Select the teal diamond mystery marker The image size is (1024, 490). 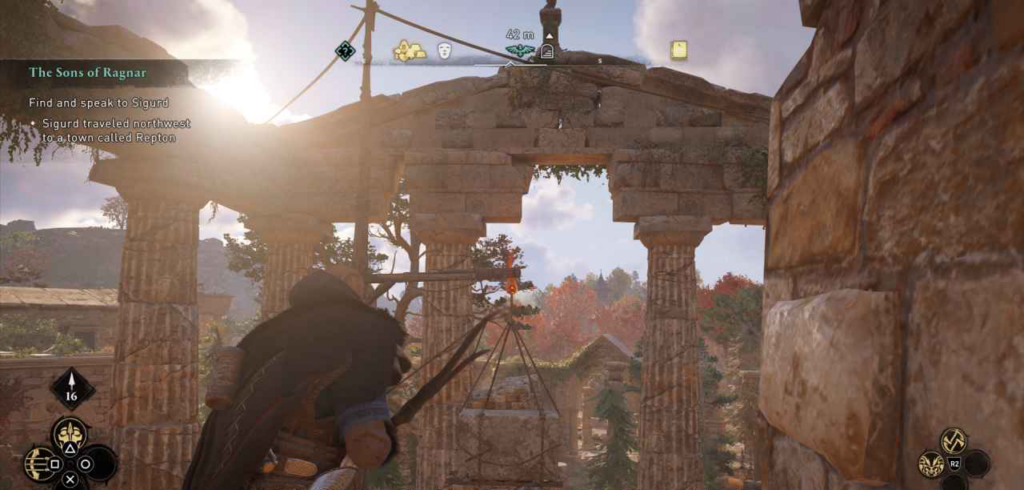tap(345, 50)
